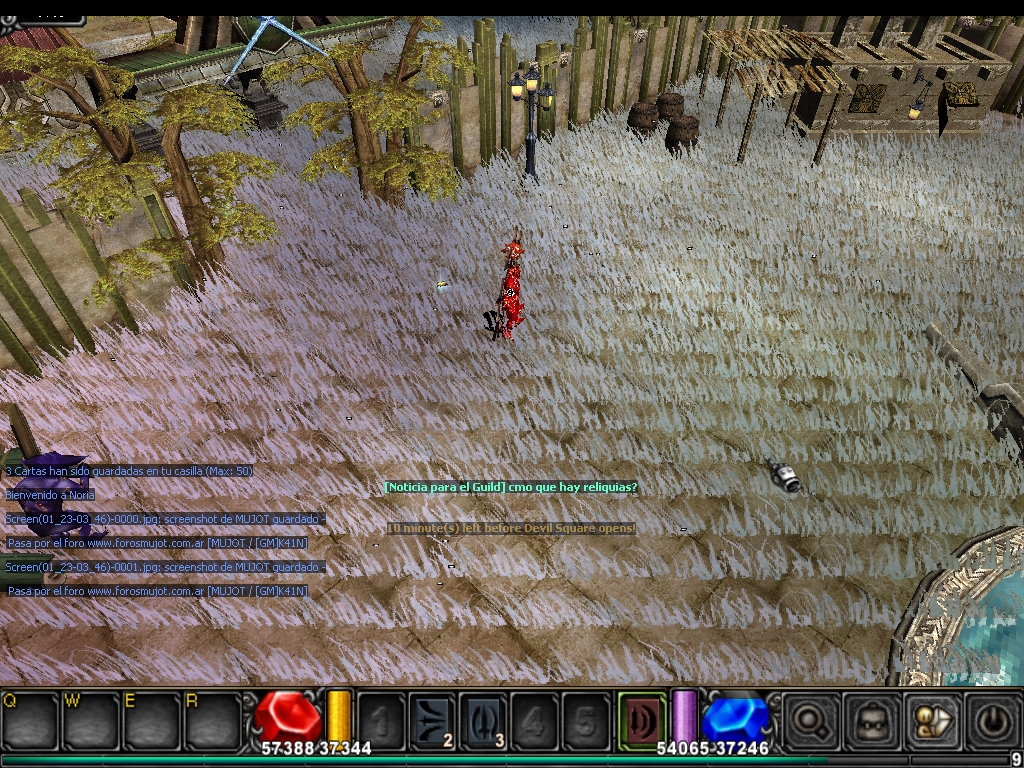Screen dimensions: 1024x768
Task: Open the power symbol system menu
Action: point(991,720)
